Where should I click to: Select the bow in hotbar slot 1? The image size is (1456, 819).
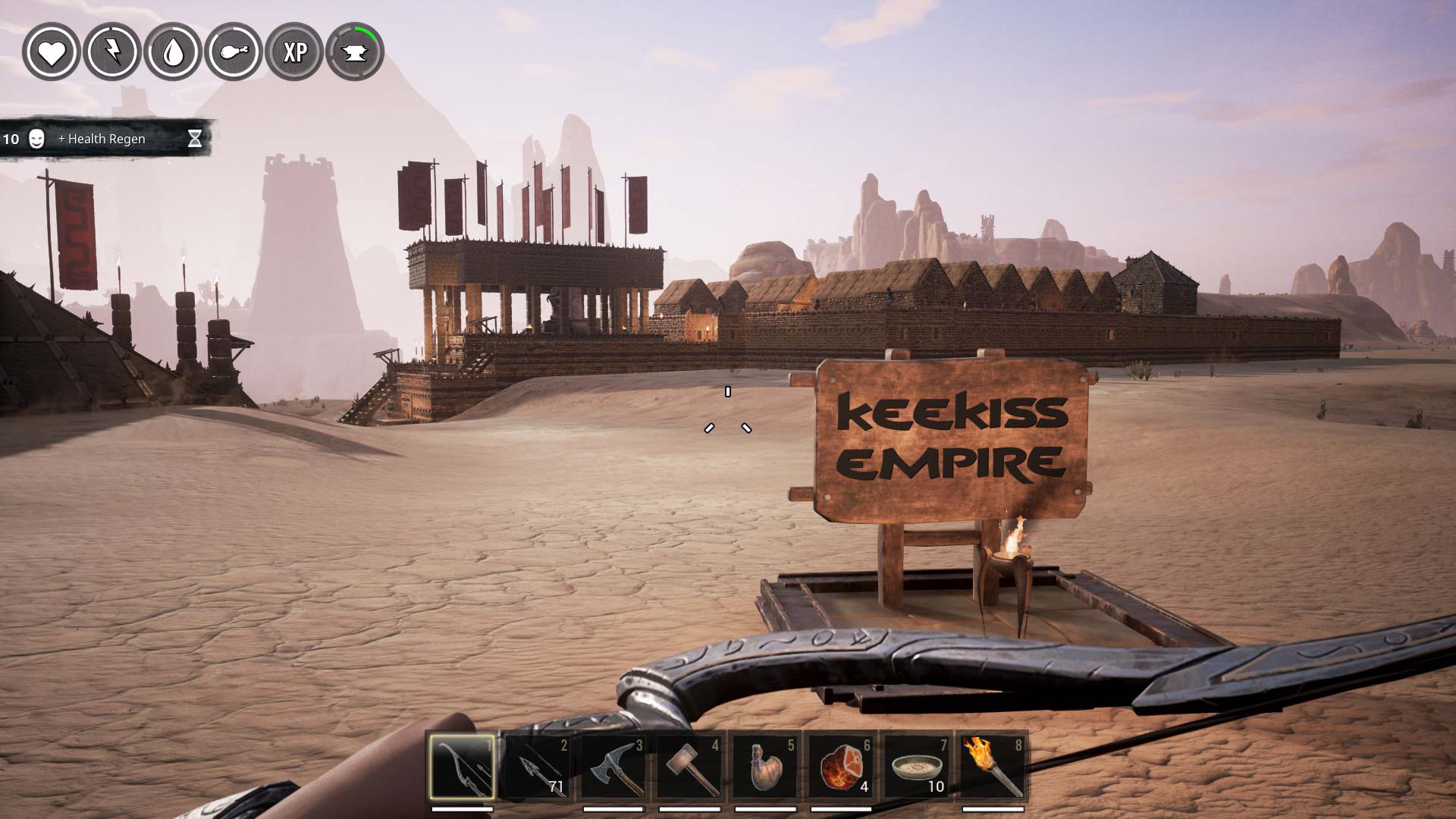462,767
